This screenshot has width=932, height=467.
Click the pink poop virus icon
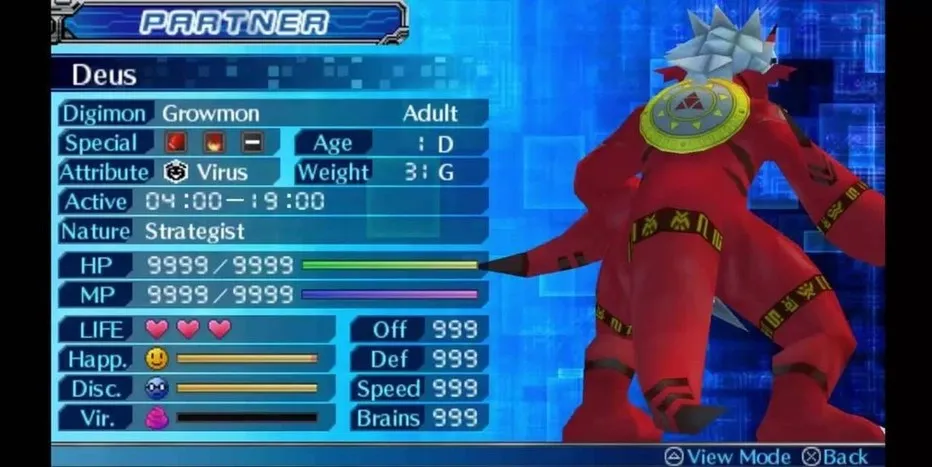(156, 418)
